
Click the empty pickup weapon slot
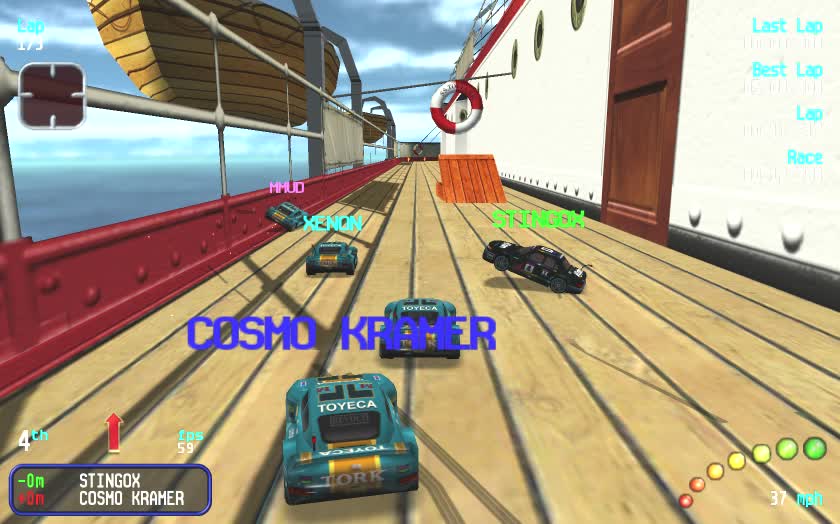(52, 96)
